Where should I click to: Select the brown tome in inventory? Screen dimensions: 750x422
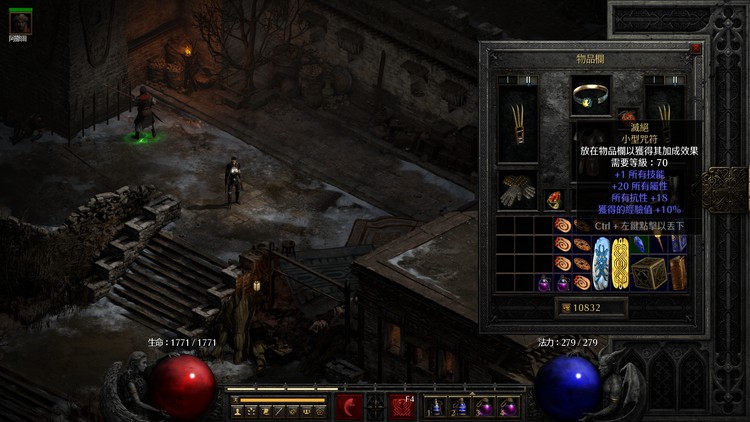[678, 272]
